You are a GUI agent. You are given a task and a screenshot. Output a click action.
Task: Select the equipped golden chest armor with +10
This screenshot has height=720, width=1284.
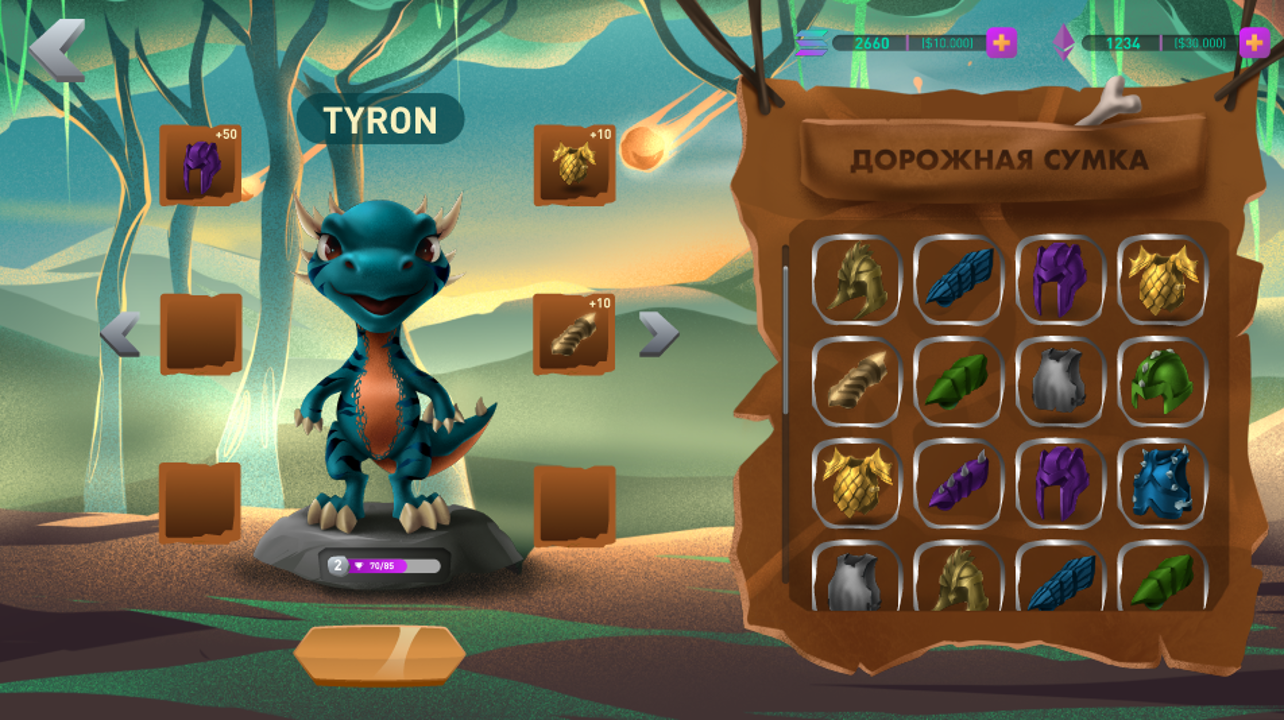(573, 166)
